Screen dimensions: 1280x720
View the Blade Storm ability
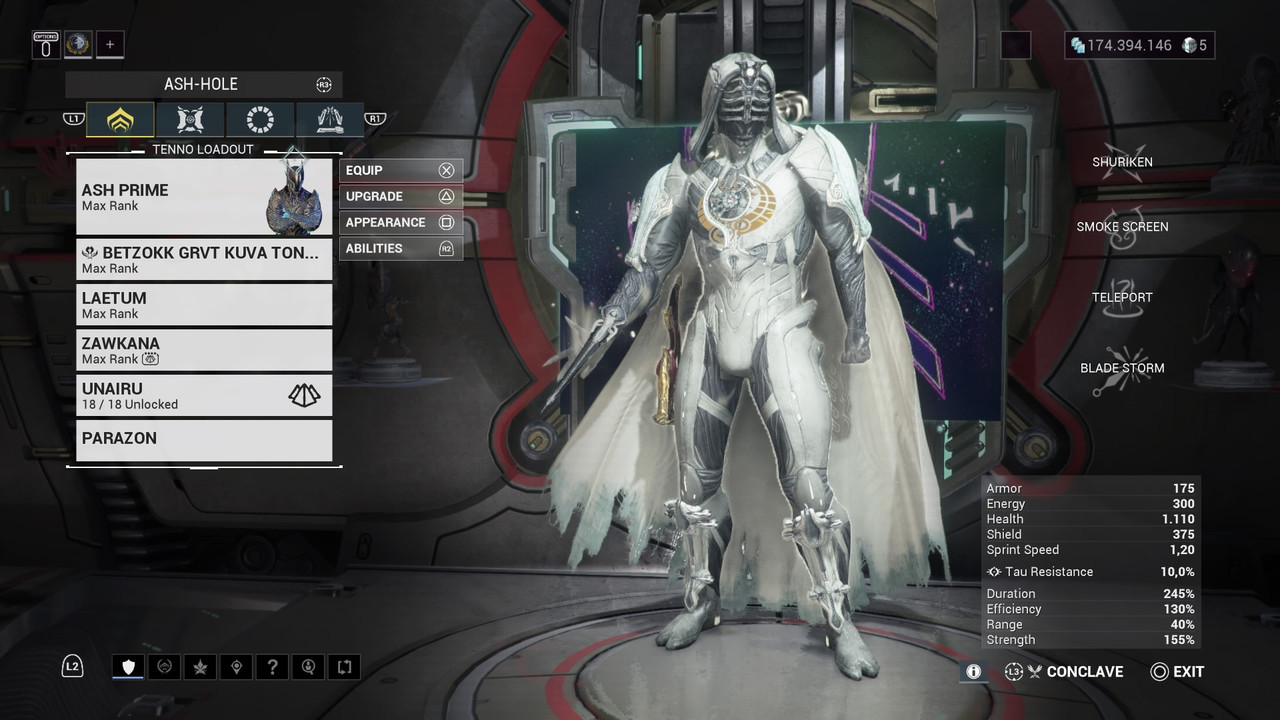(1122, 368)
